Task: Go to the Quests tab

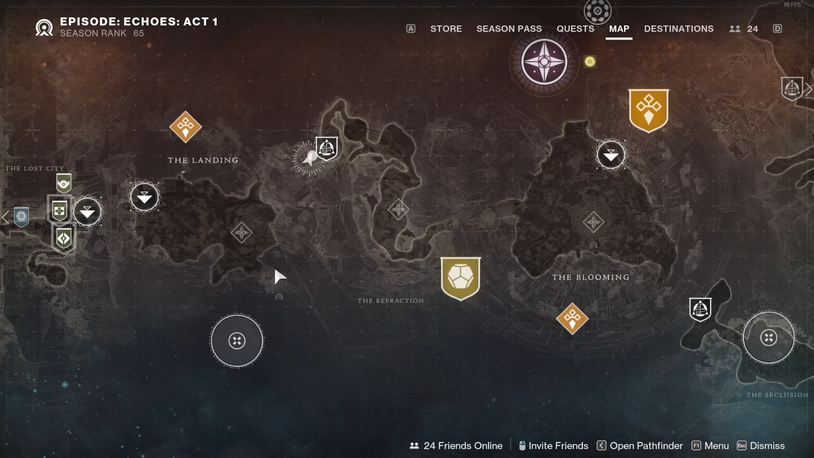Action: pos(575,29)
